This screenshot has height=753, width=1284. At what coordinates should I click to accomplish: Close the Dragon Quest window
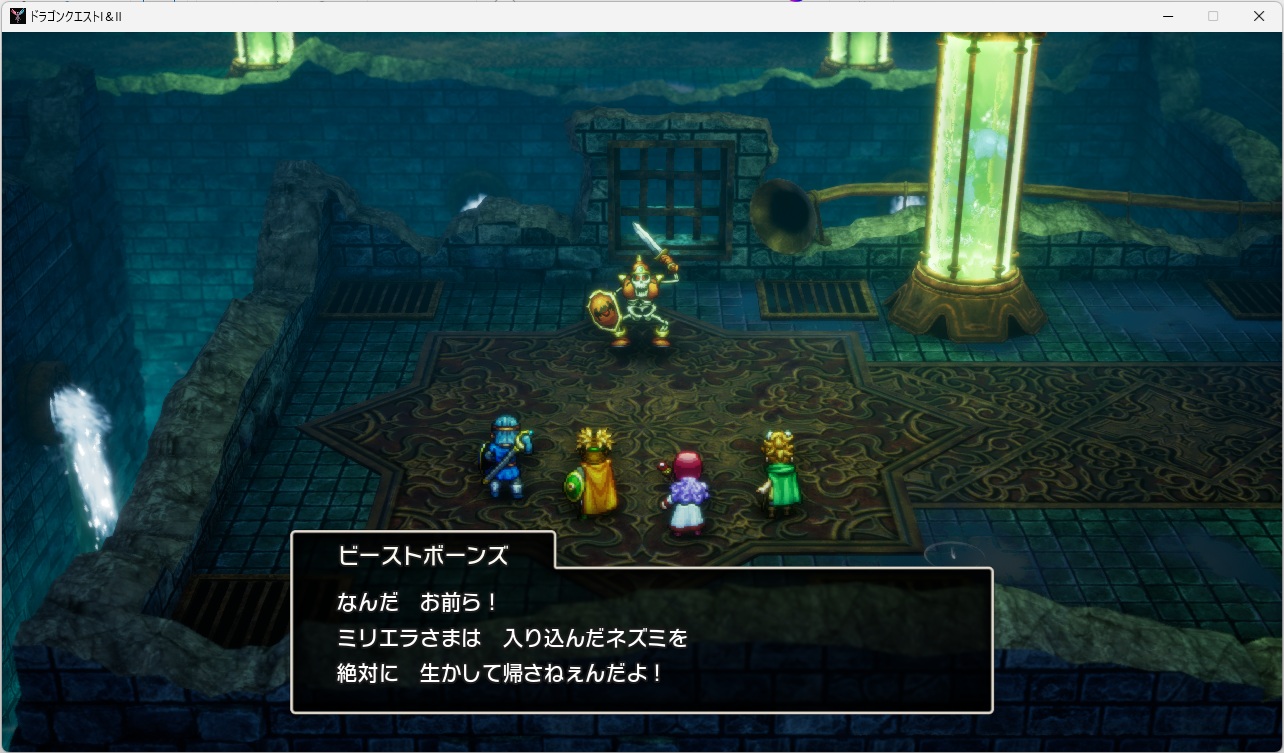click(x=1258, y=15)
